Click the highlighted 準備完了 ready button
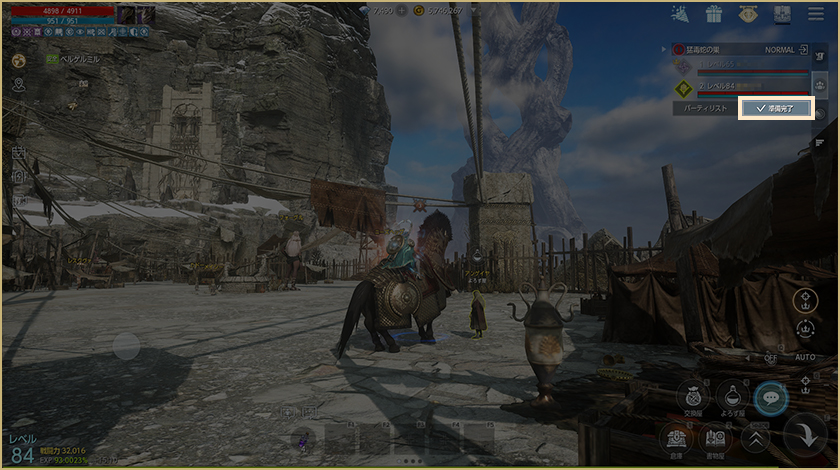840x470 pixels. 775,108
